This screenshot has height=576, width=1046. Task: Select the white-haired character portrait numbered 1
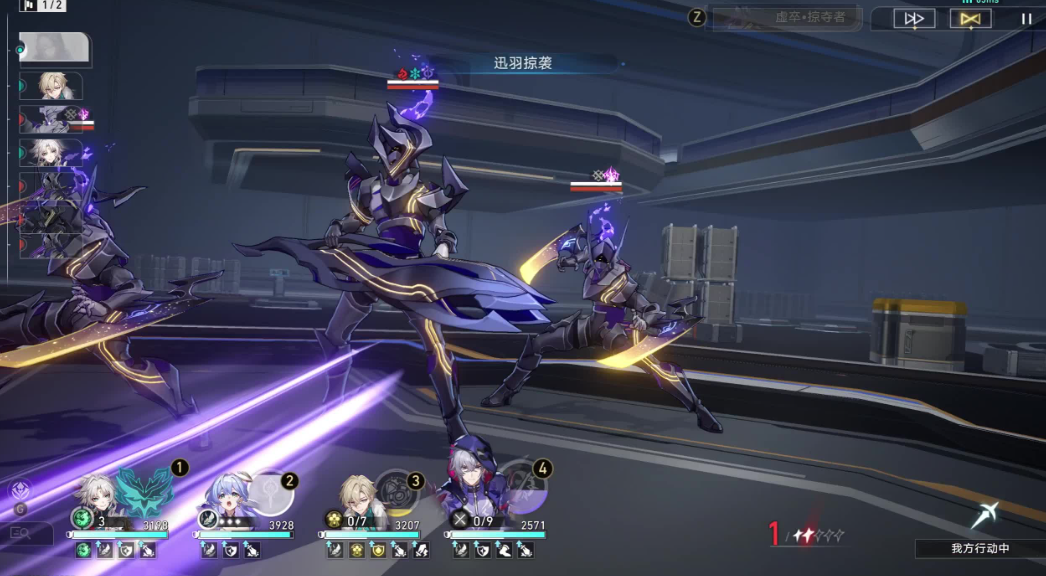pos(99,491)
